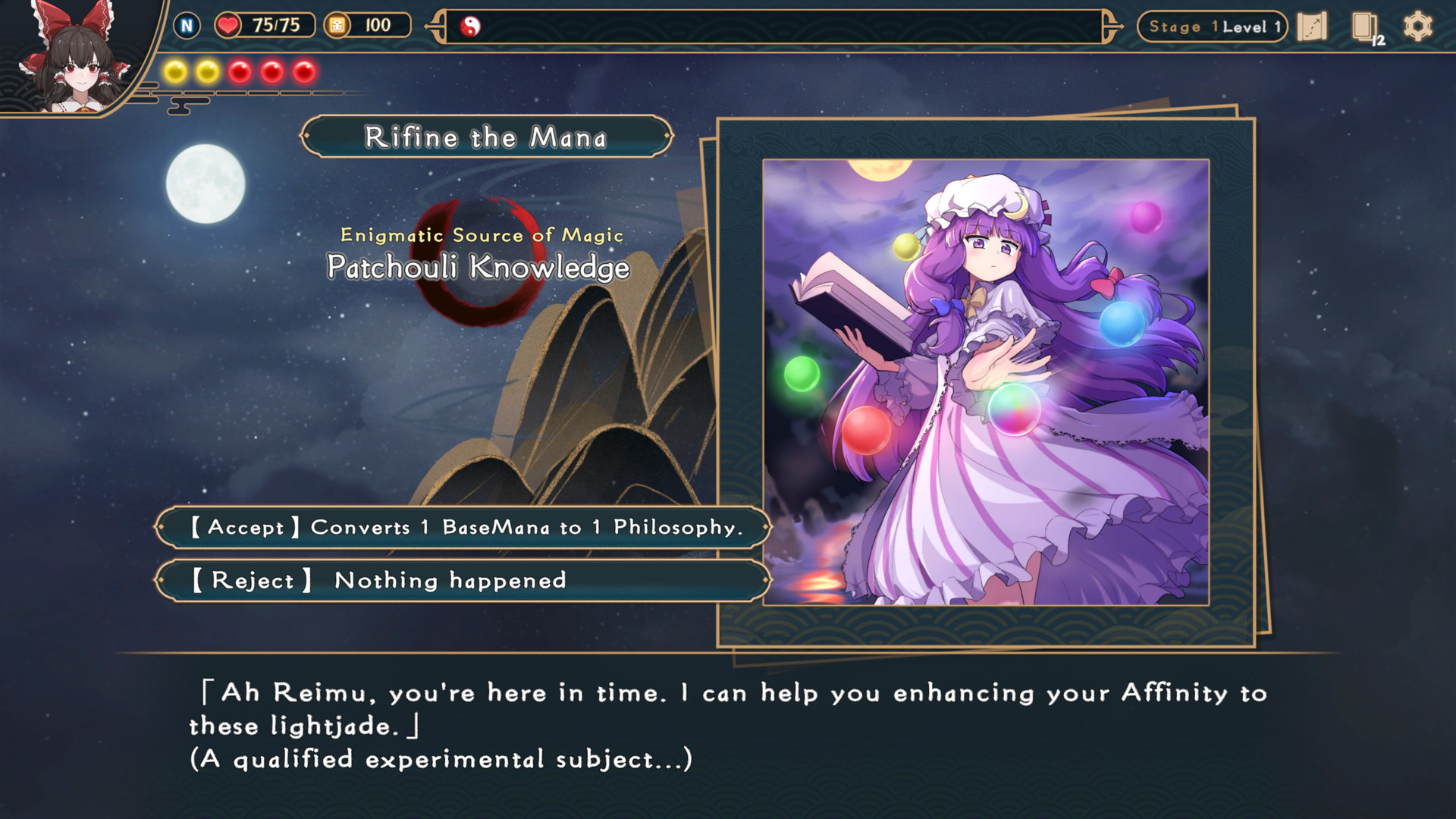Screen dimensions: 1456x819
Task: Click the red yin-yang orb in the resource bar
Action: tap(472, 25)
